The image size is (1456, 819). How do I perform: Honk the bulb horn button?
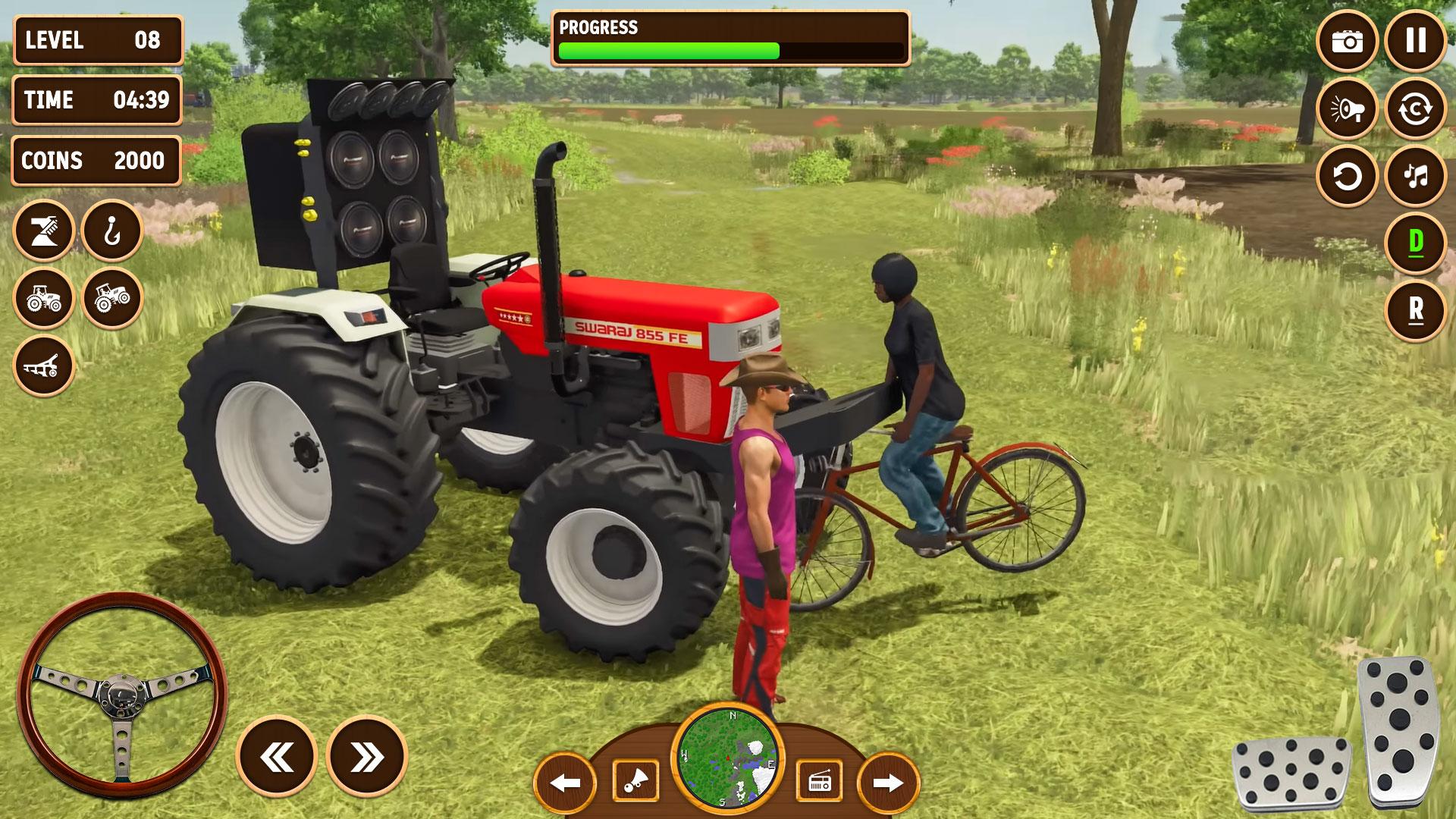pos(635,781)
